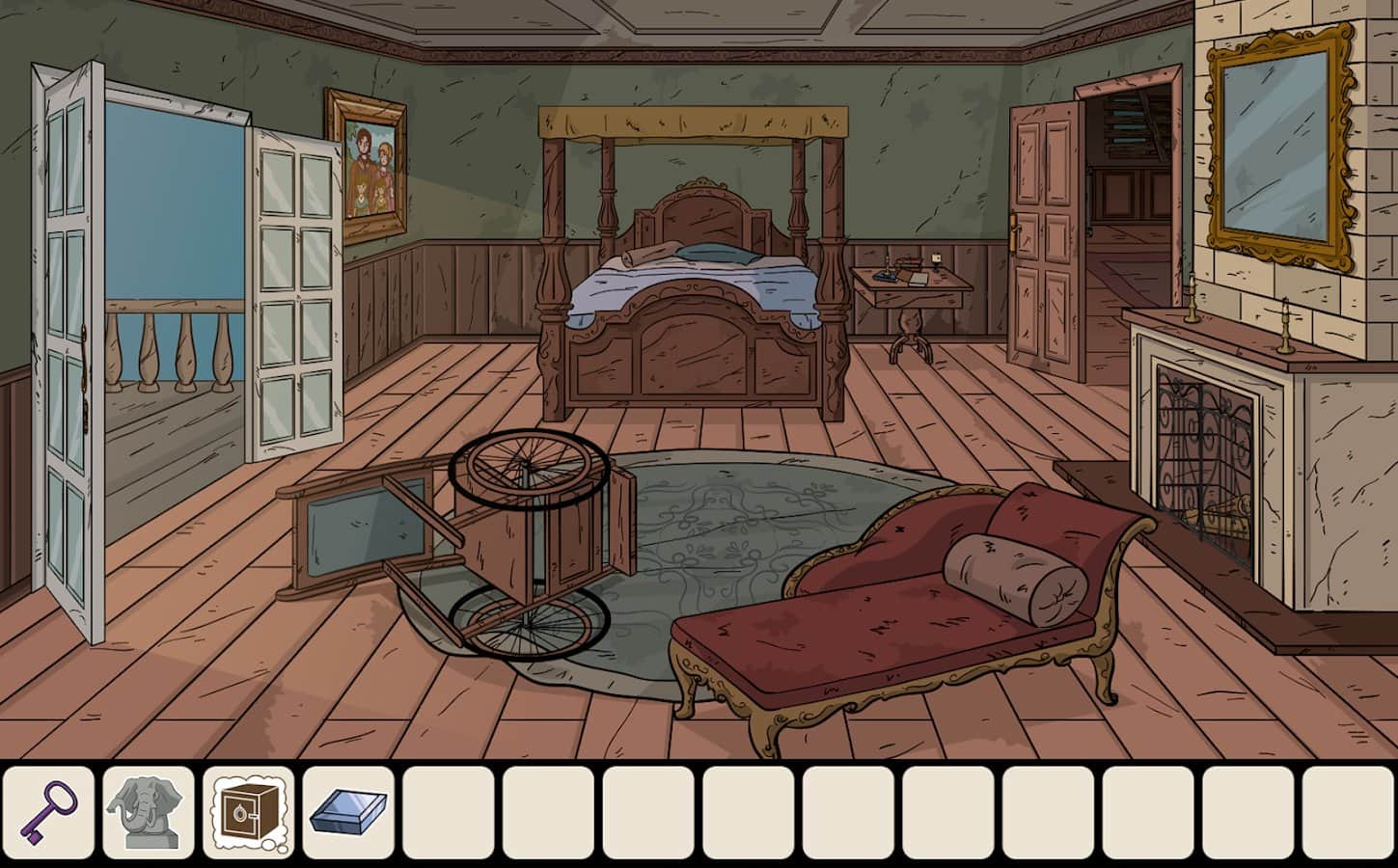Click the stacked books on the desk

pos(908,263)
